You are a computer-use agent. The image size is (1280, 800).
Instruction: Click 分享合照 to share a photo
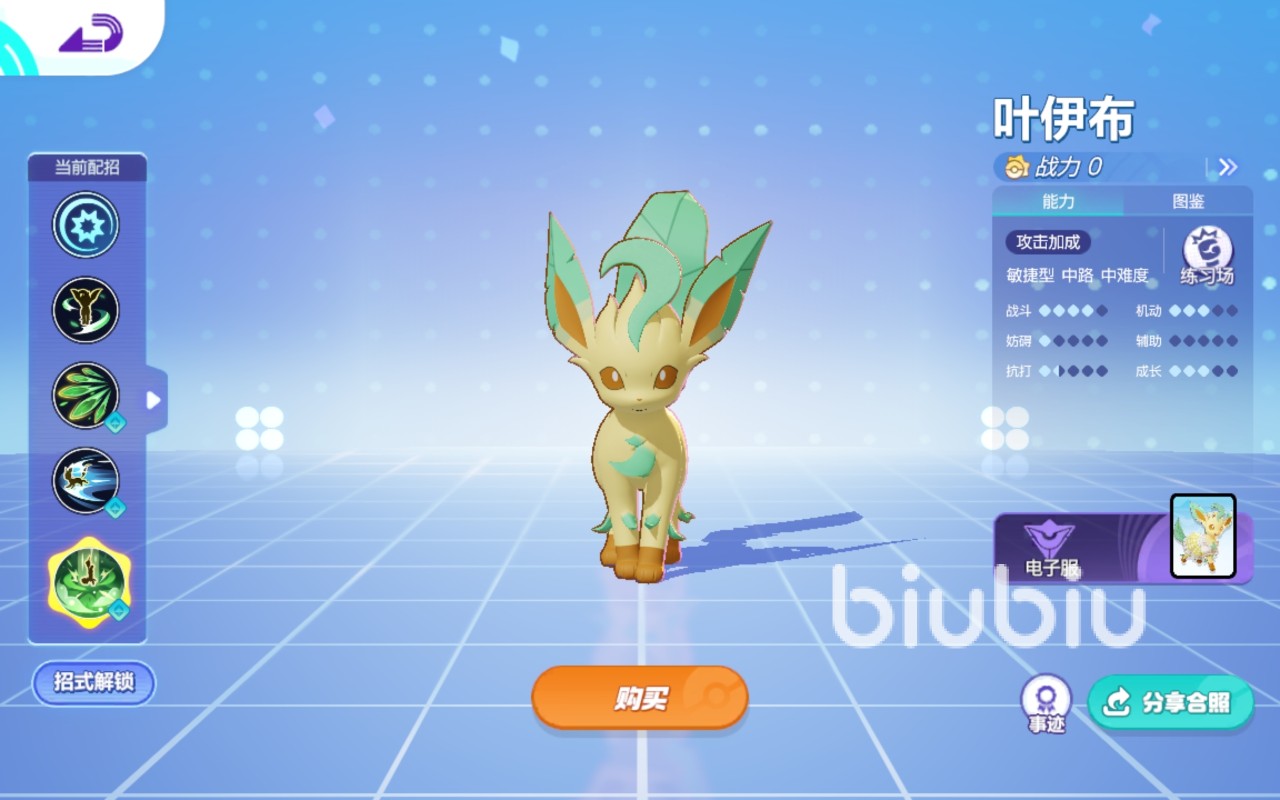[x=1170, y=703]
